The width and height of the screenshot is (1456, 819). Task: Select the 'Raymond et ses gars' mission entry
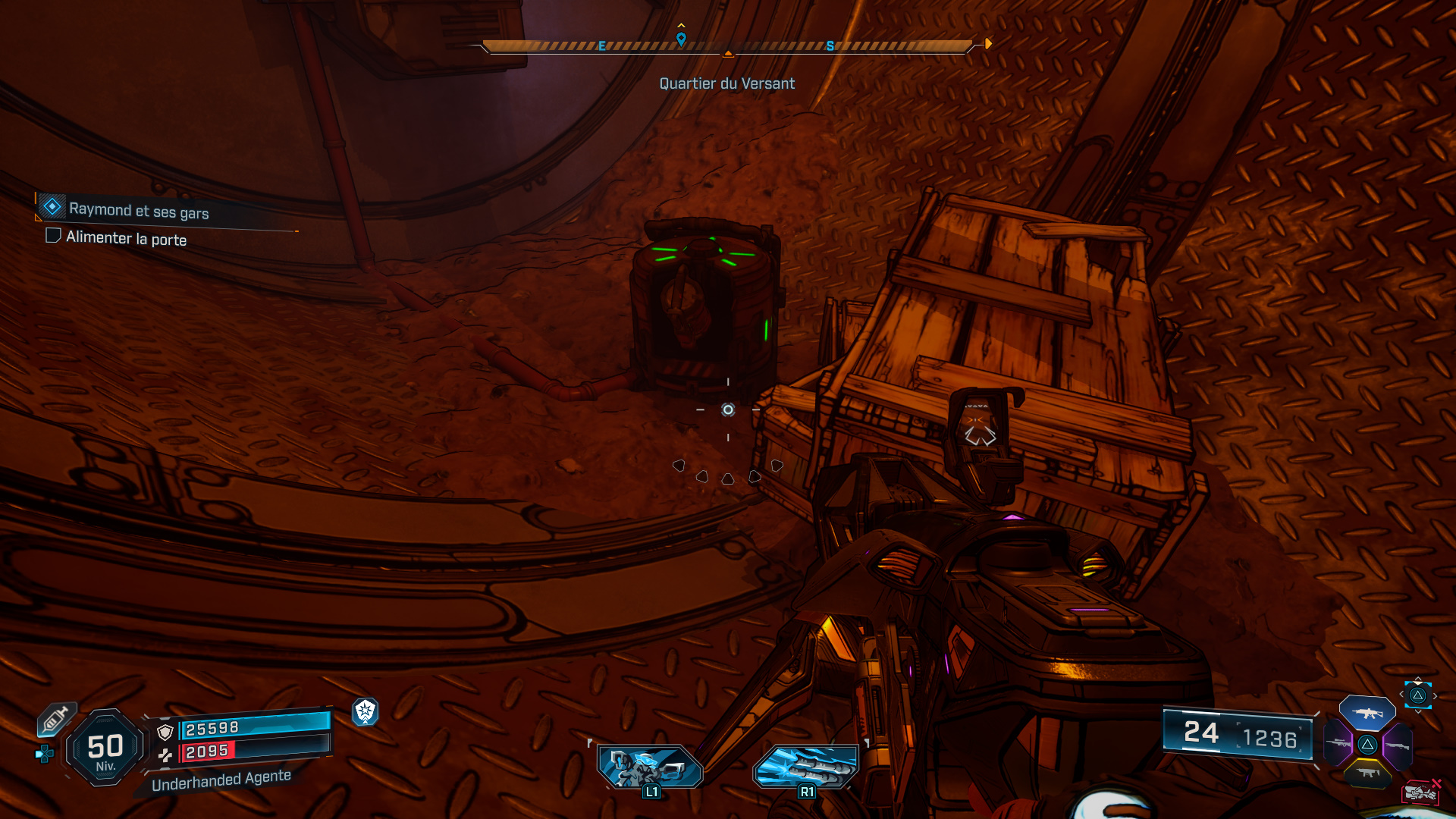[139, 211]
